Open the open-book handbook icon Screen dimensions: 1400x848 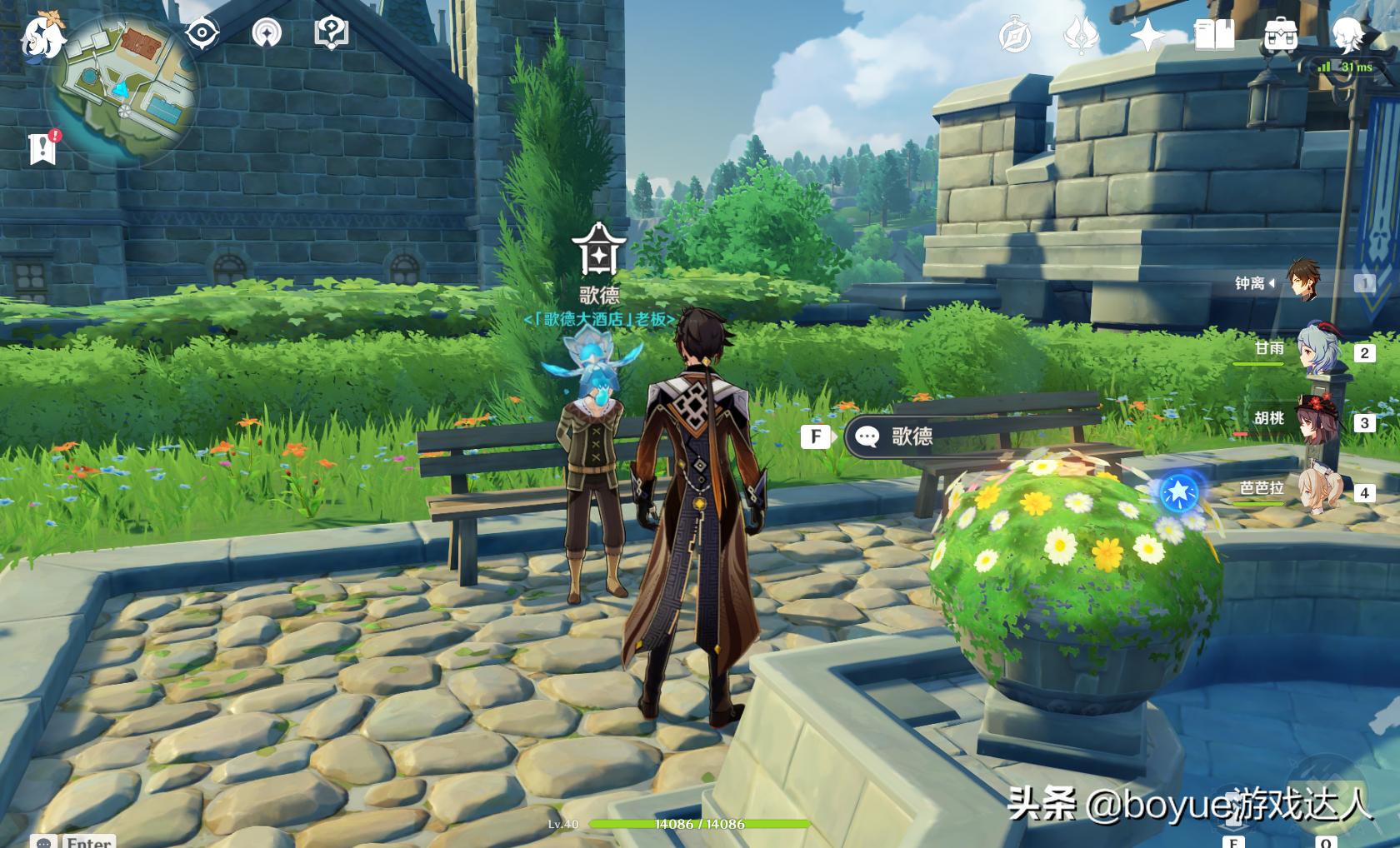(1214, 36)
